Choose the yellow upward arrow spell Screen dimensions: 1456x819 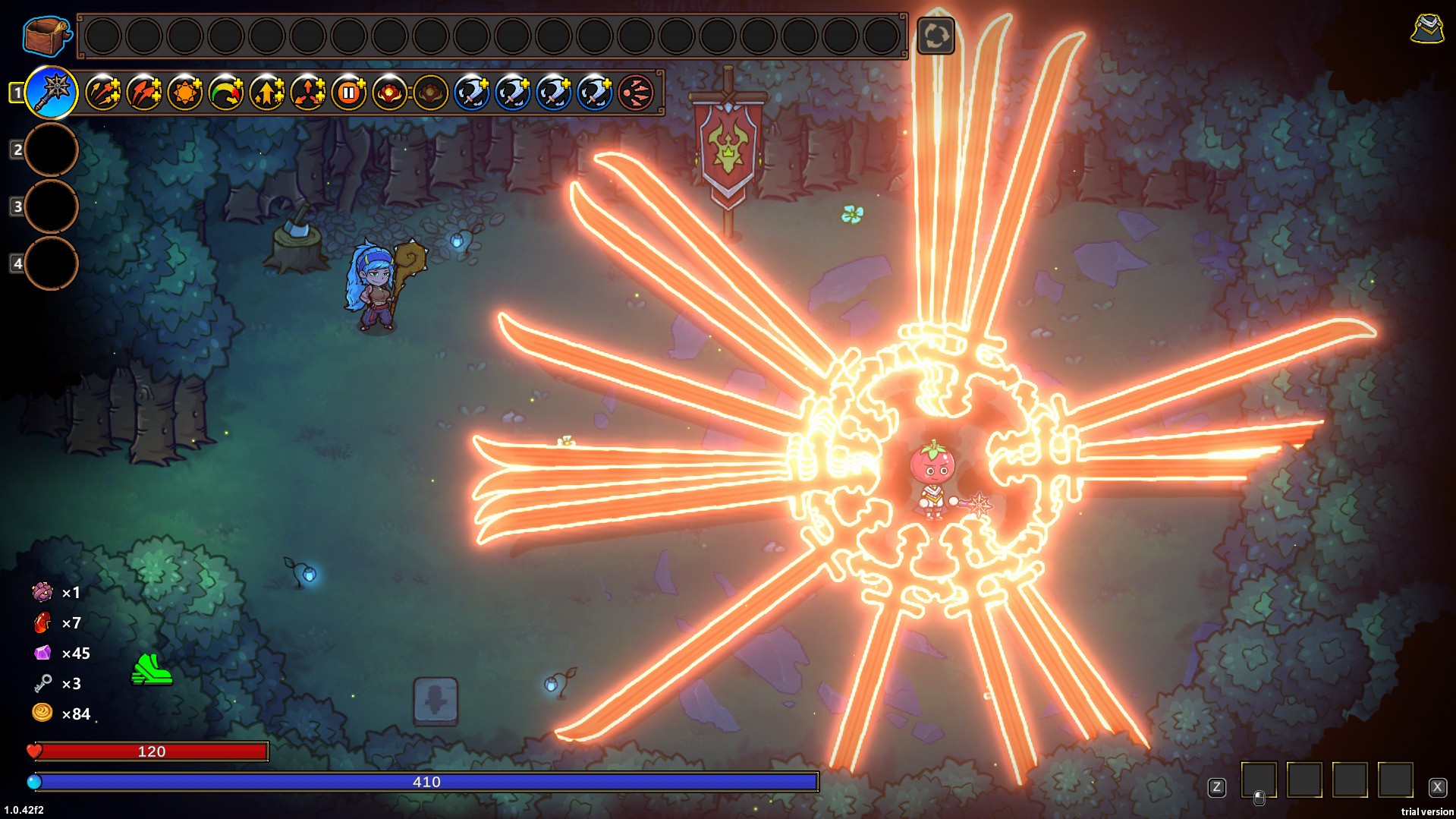coord(267,93)
